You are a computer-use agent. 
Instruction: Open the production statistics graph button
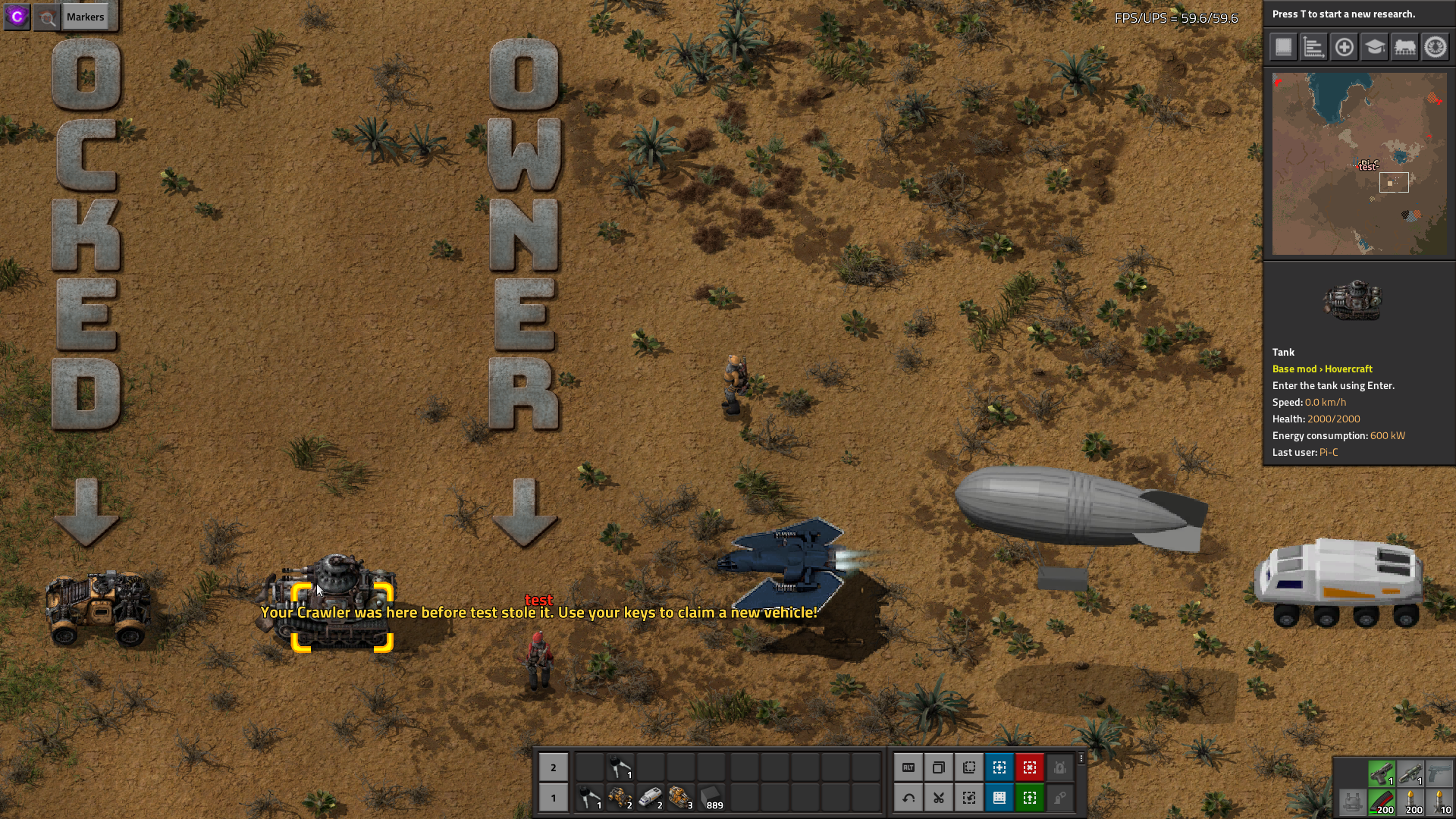(x=1313, y=47)
